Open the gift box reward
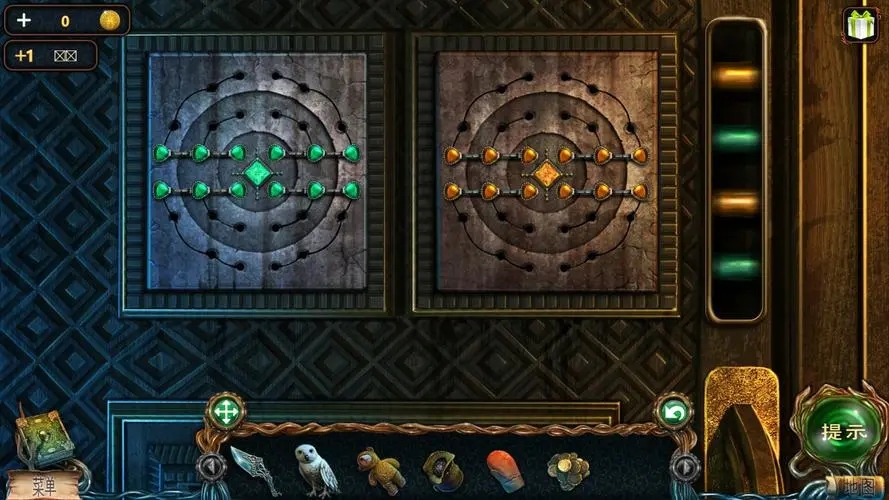This screenshot has width=889, height=500. point(859,22)
